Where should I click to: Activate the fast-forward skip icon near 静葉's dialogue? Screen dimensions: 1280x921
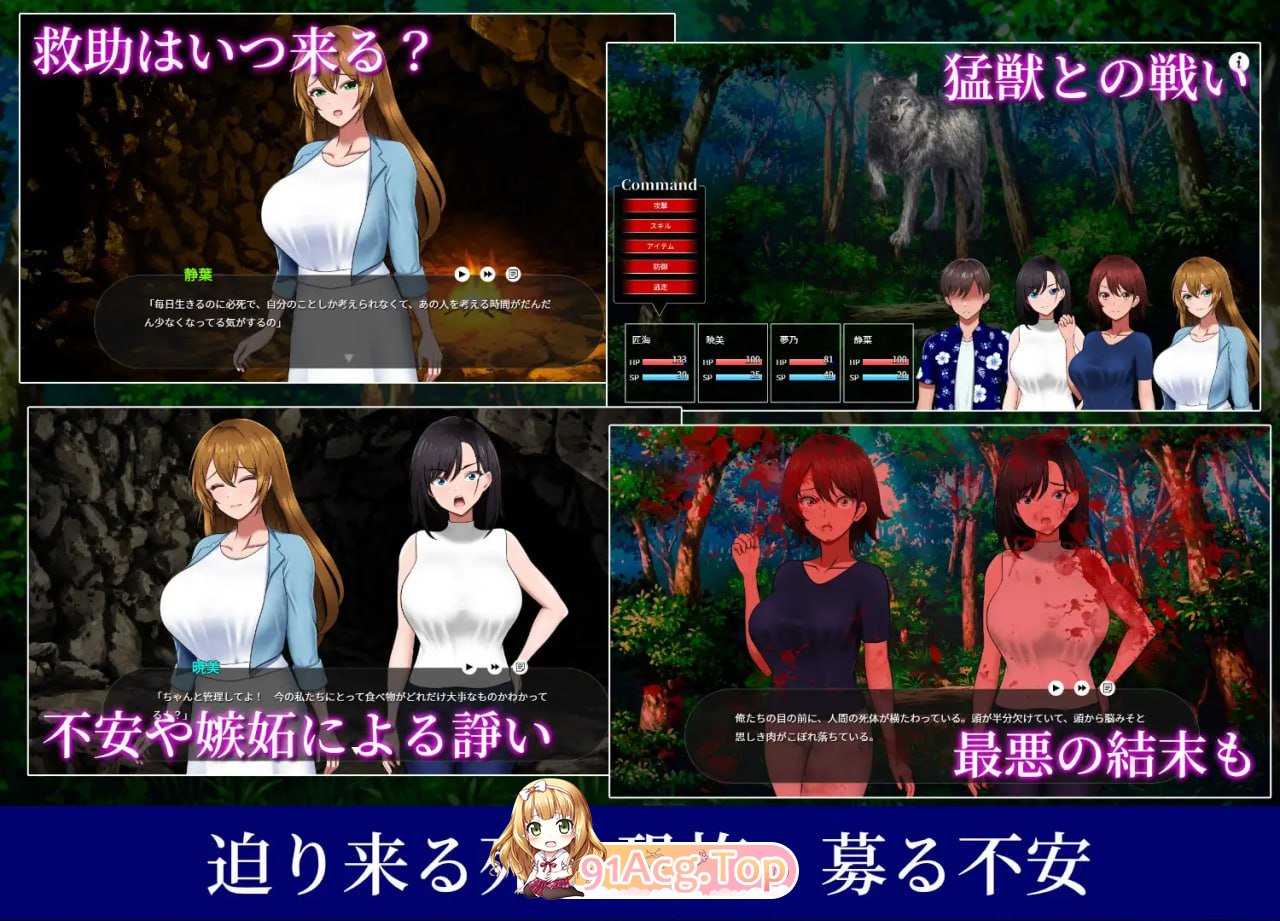click(487, 274)
